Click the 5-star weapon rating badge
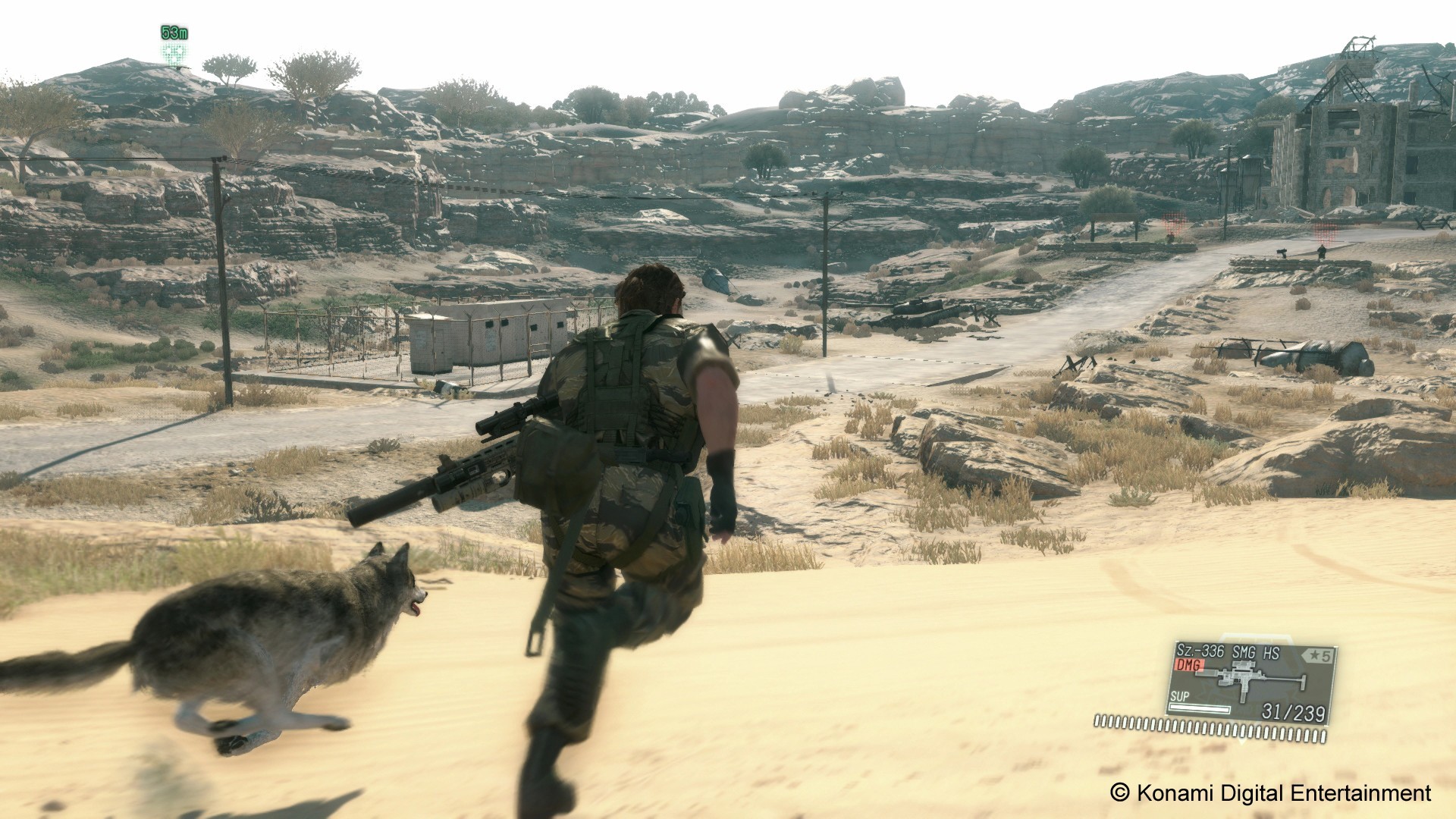This screenshot has width=1456, height=819. [1317, 654]
